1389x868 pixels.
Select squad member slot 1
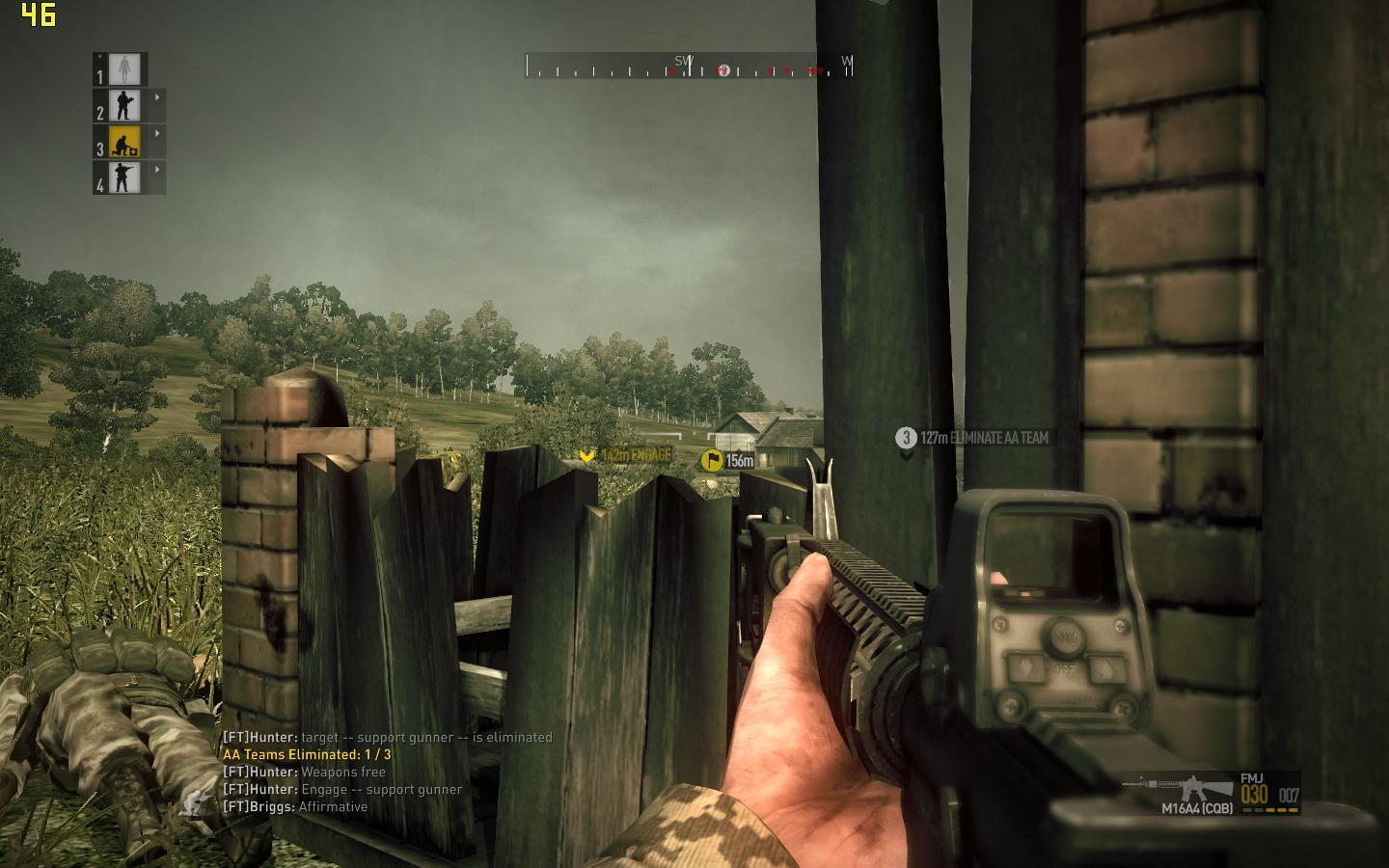[124, 68]
